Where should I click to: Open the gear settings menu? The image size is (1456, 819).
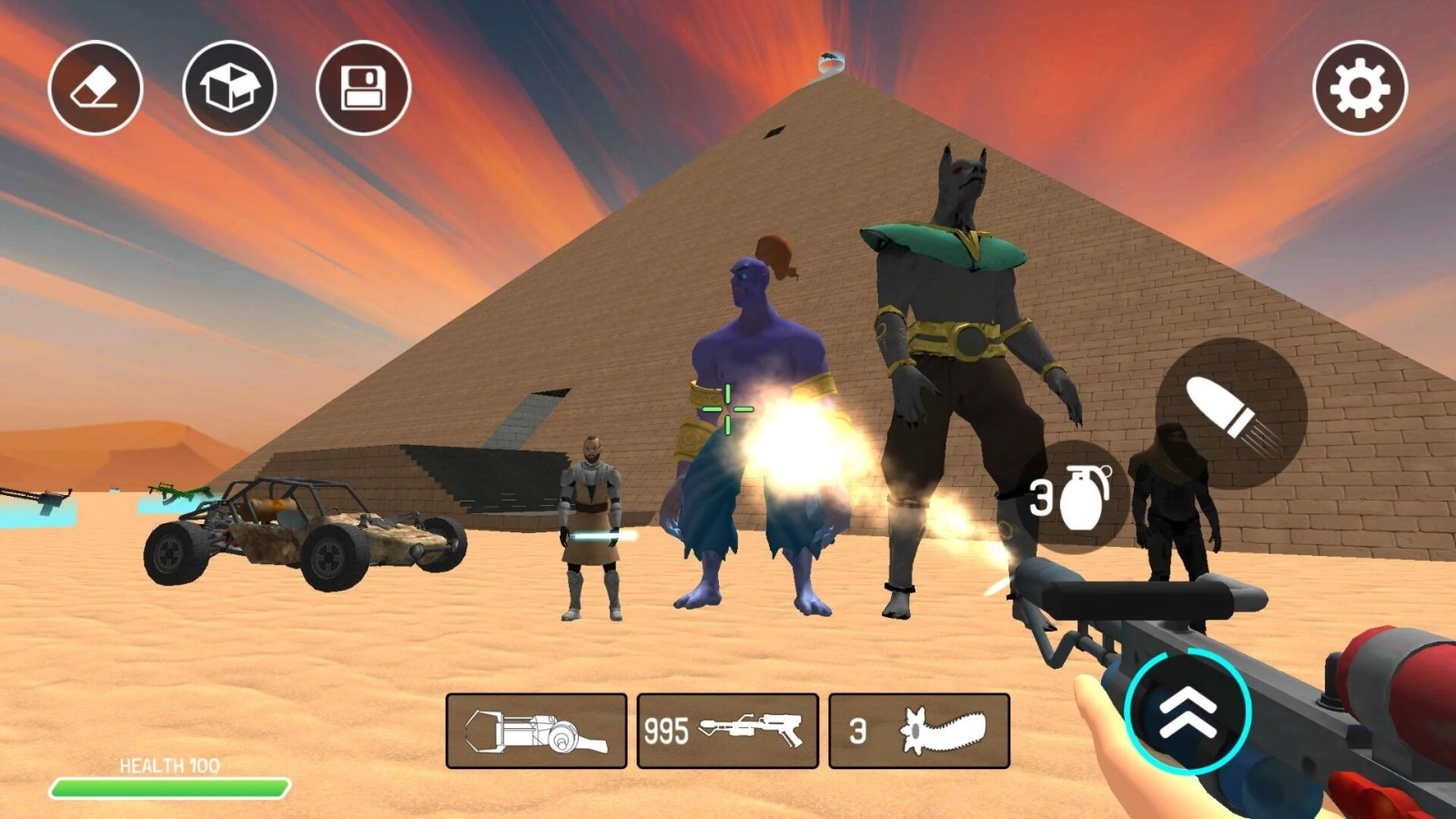1360,88
